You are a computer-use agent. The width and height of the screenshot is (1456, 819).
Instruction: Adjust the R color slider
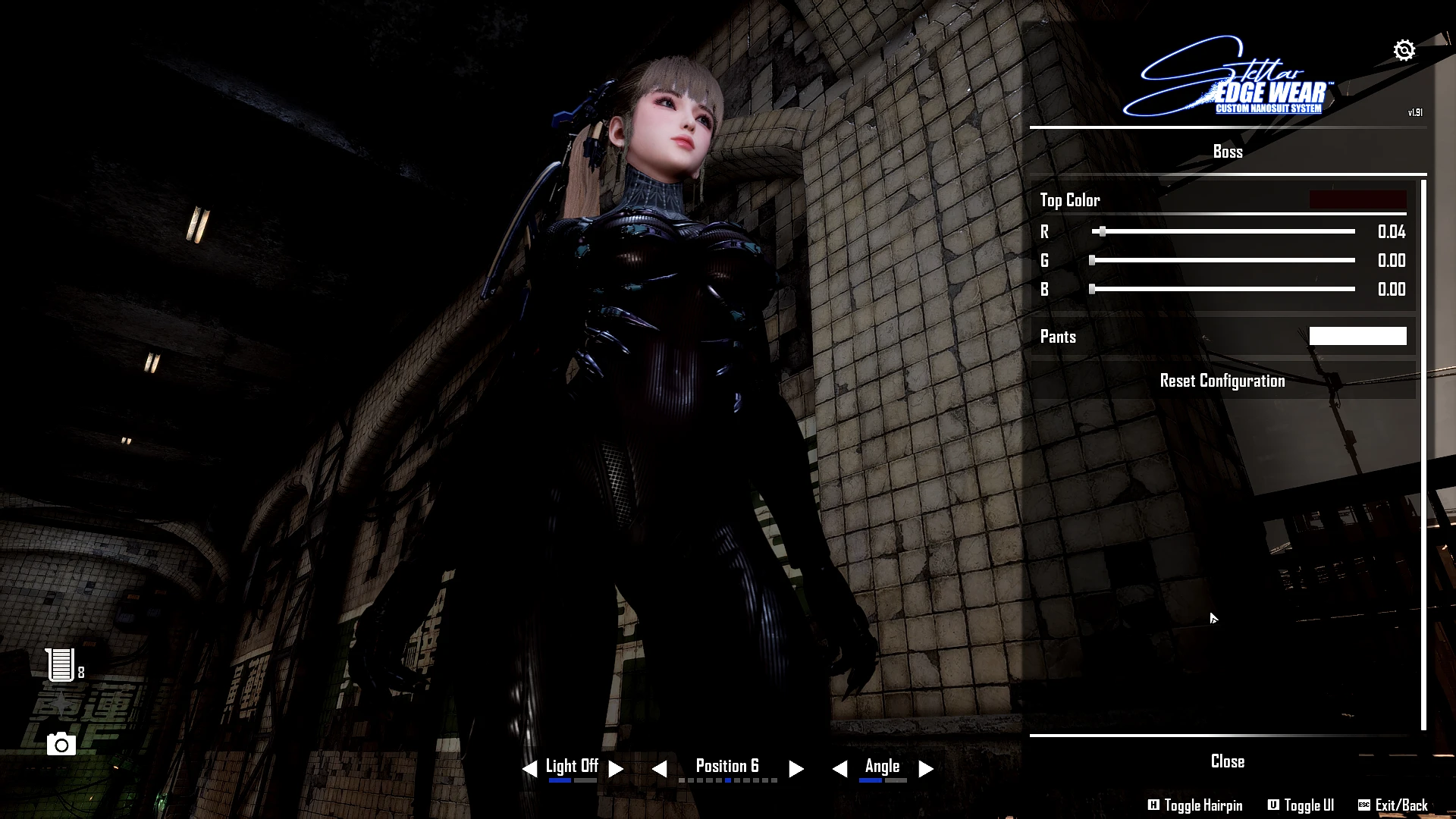[x=1103, y=232]
